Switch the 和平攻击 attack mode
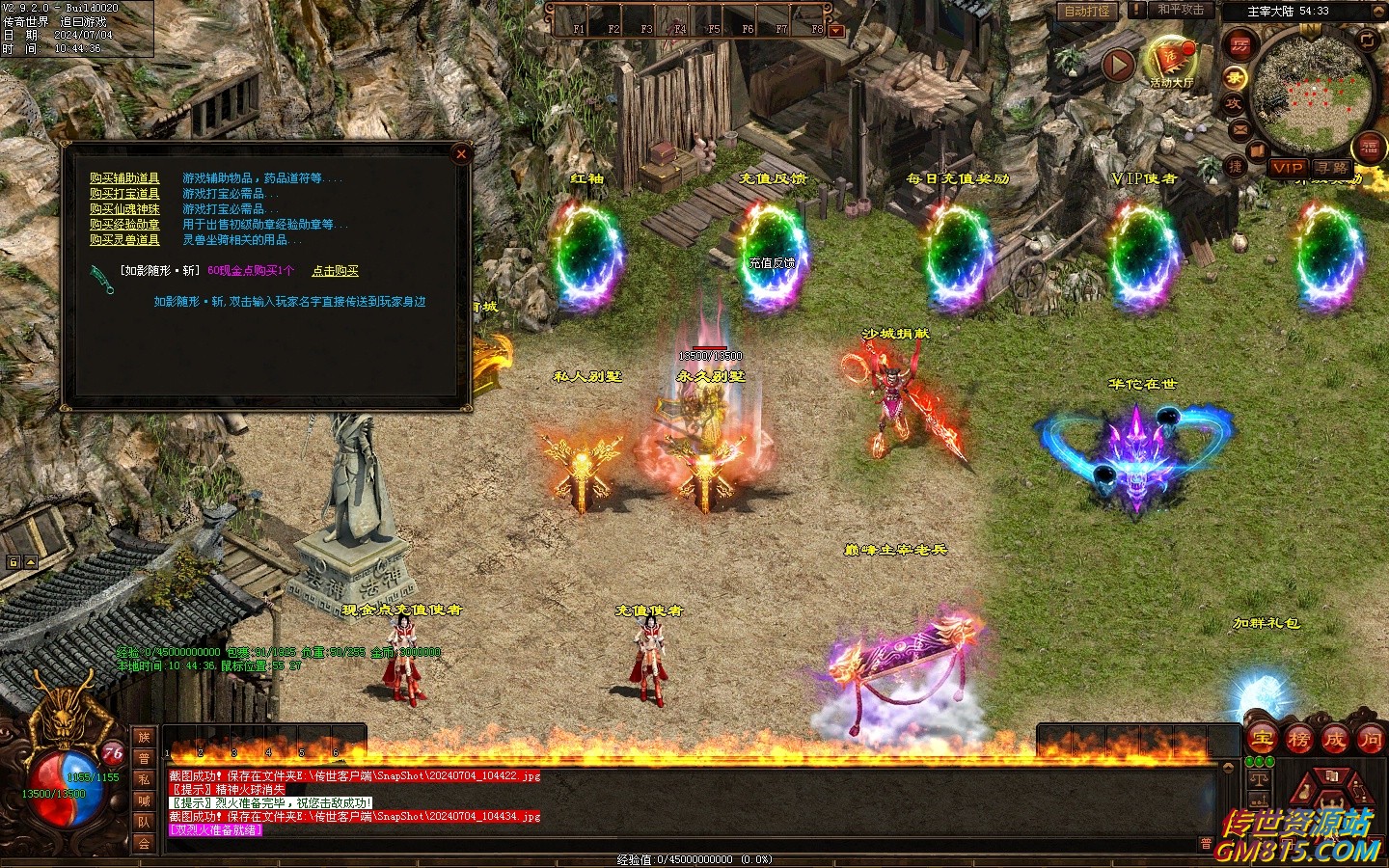The height and width of the screenshot is (868, 1389). (x=1181, y=10)
